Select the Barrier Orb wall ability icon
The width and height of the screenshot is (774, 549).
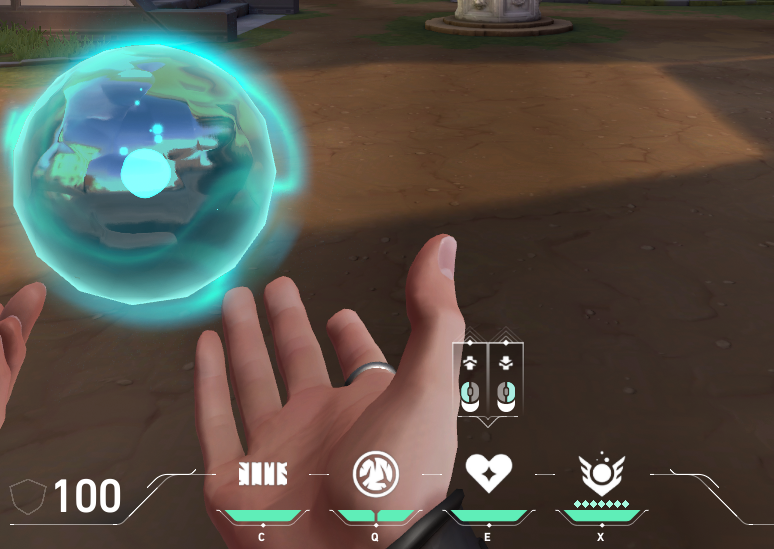pyautogui.click(x=262, y=474)
